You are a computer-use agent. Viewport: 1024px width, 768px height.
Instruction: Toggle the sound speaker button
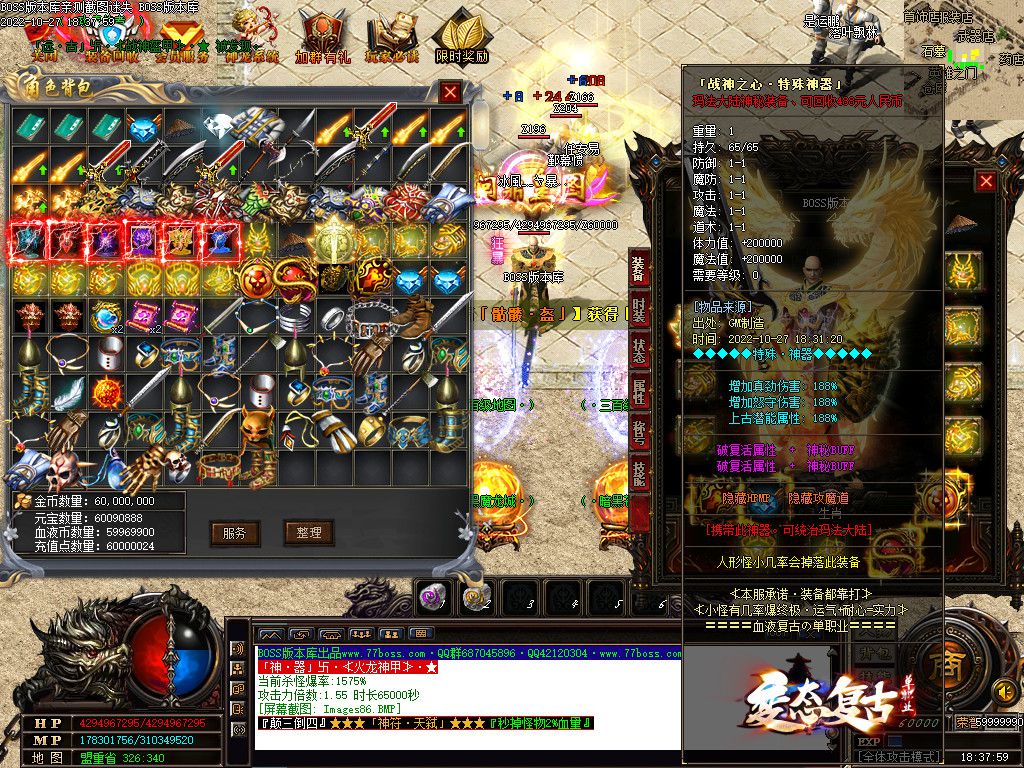click(1003, 691)
